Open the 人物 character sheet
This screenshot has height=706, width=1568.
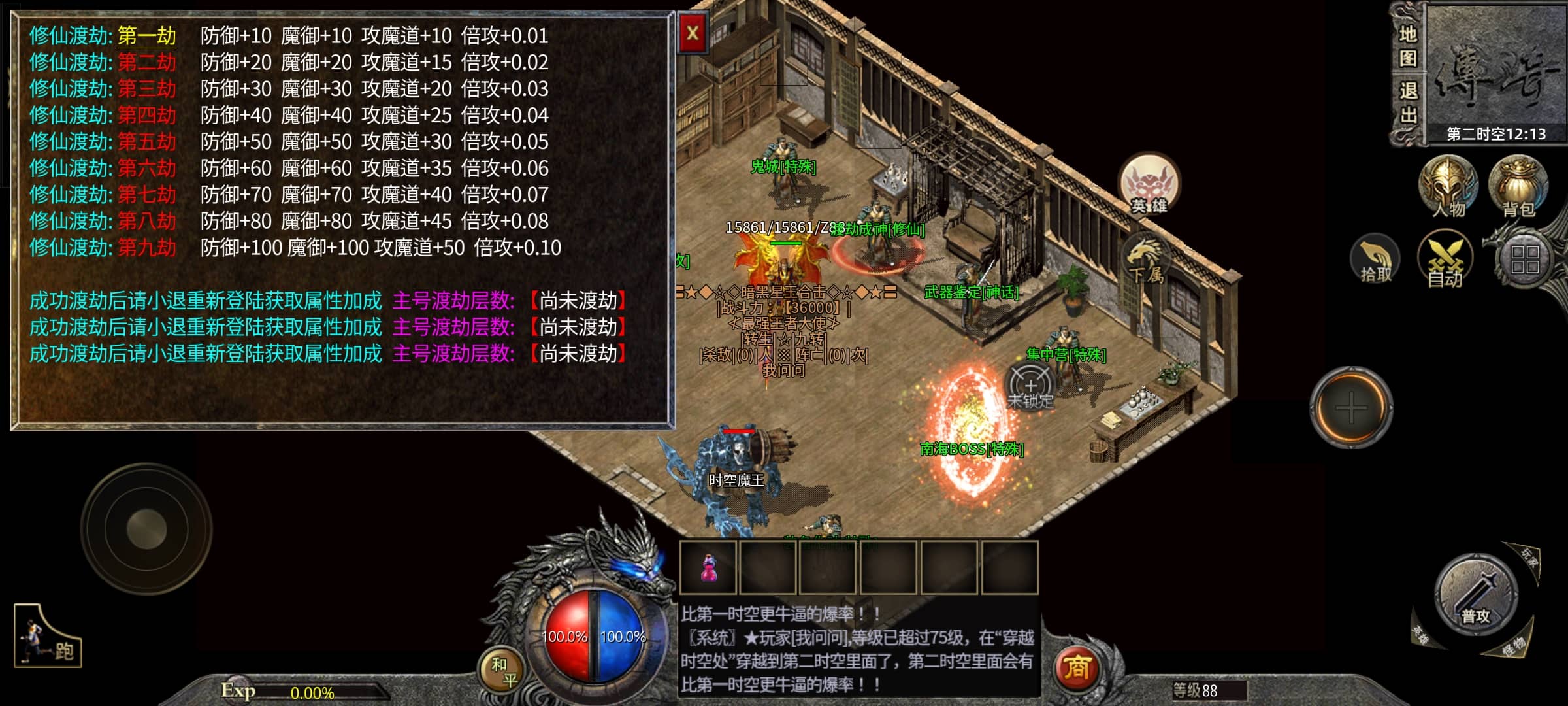[x=1448, y=186]
